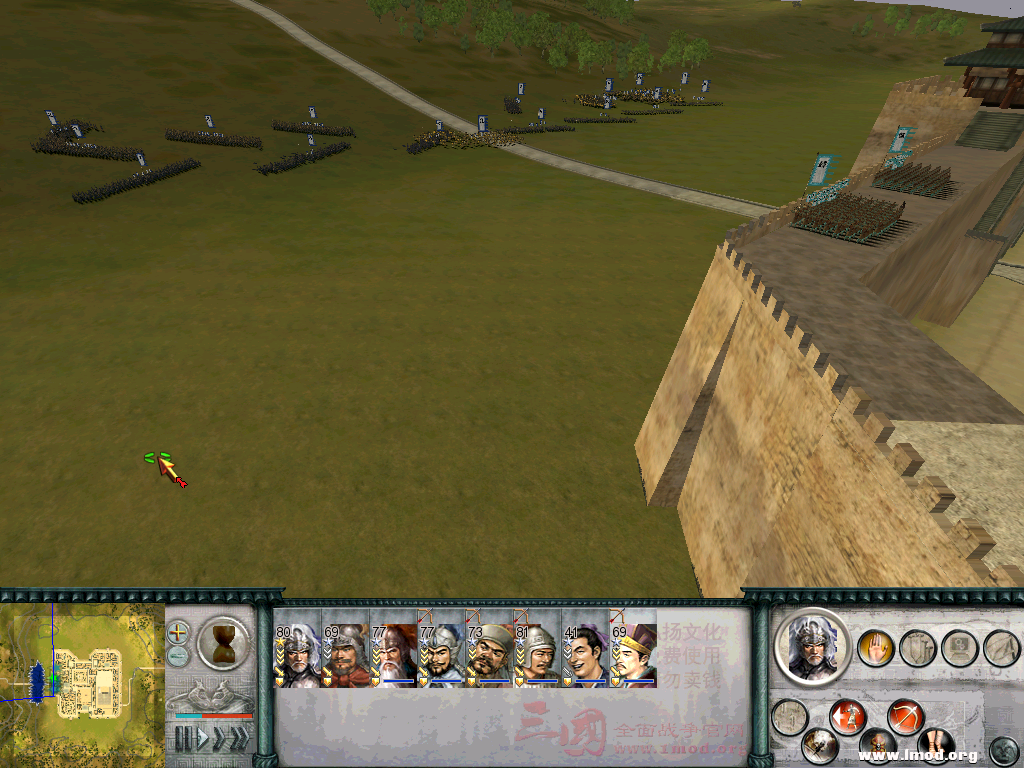Pause the battle
Viewport: 1024px width, 768px height.
point(183,739)
